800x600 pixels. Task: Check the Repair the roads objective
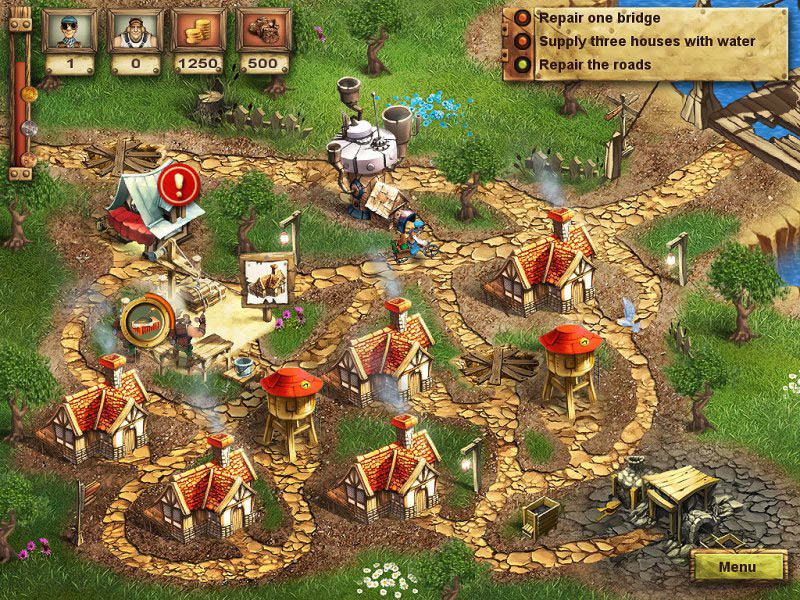pos(594,65)
